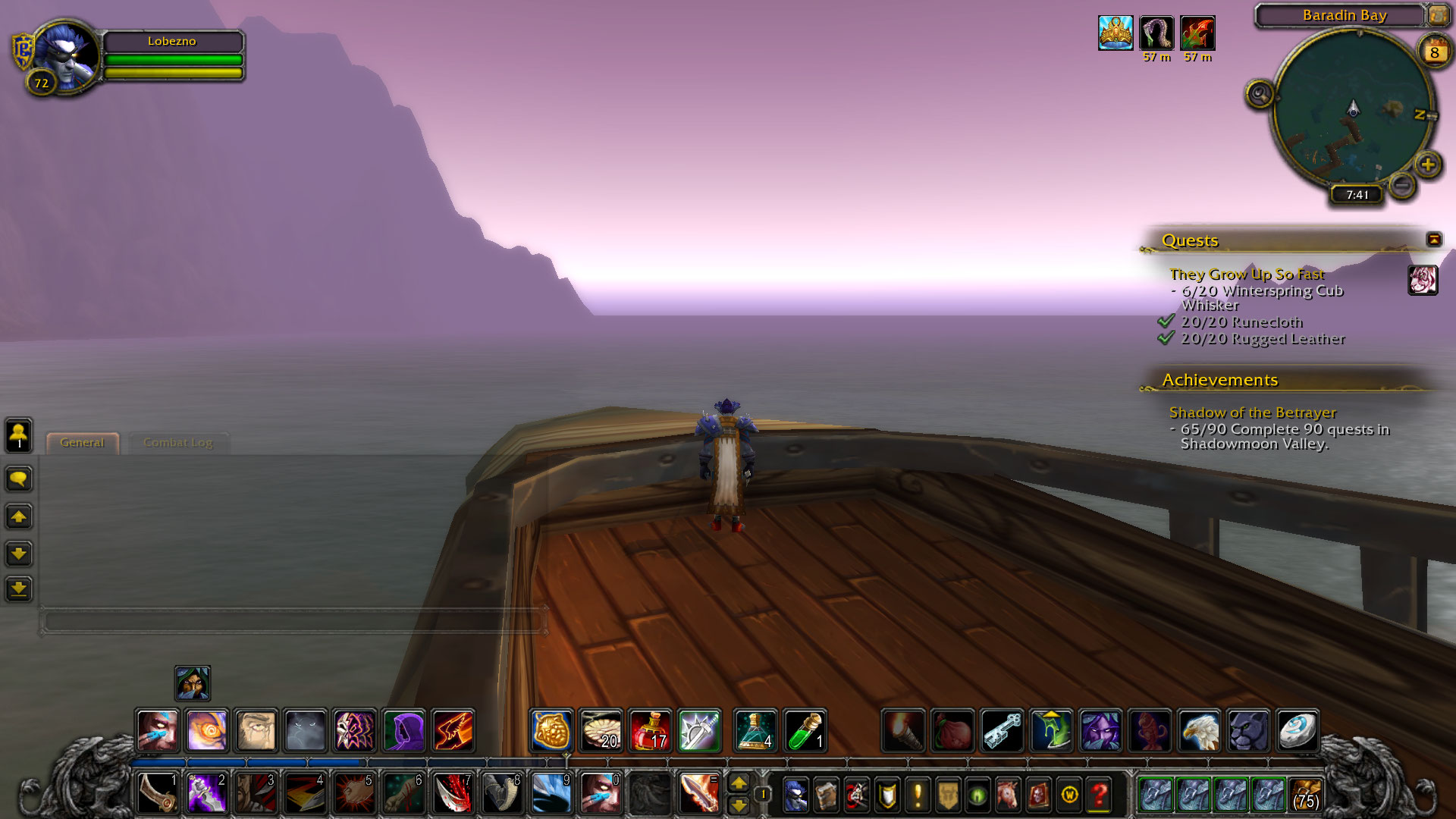The width and height of the screenshot is (1456, 819).
Task: Use the skeleton key item
Action: (x=1002, y=731)
